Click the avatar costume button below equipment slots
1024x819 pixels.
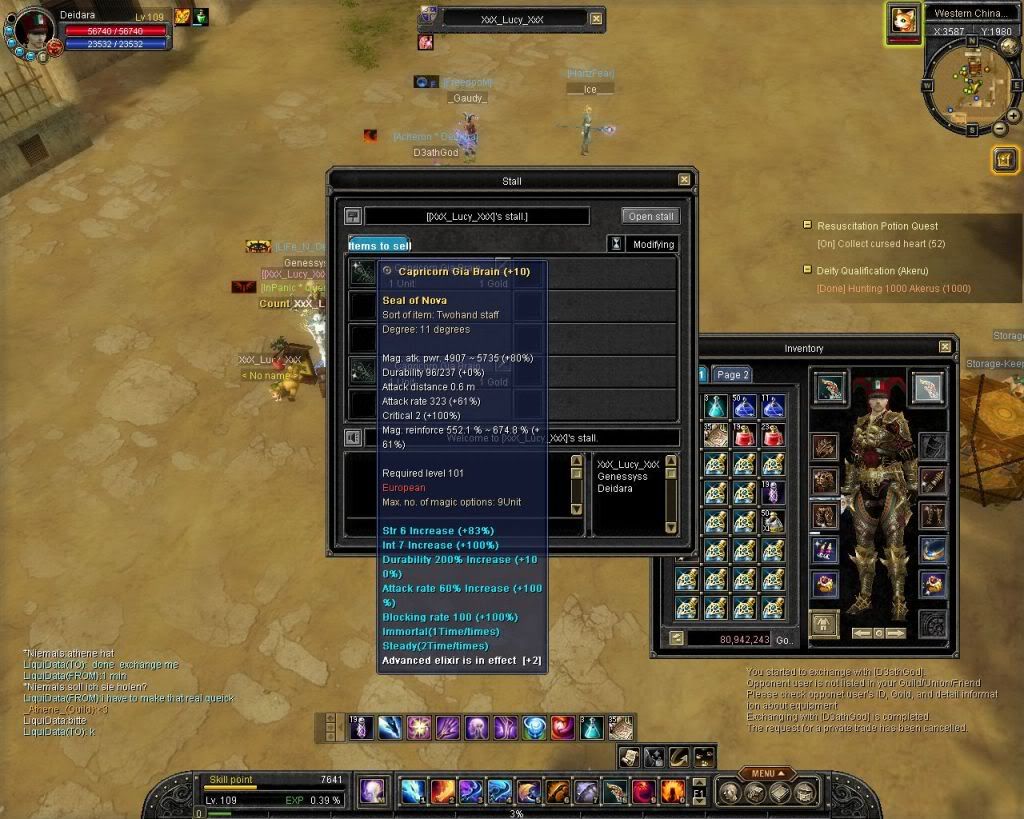[x=824, y=624]
